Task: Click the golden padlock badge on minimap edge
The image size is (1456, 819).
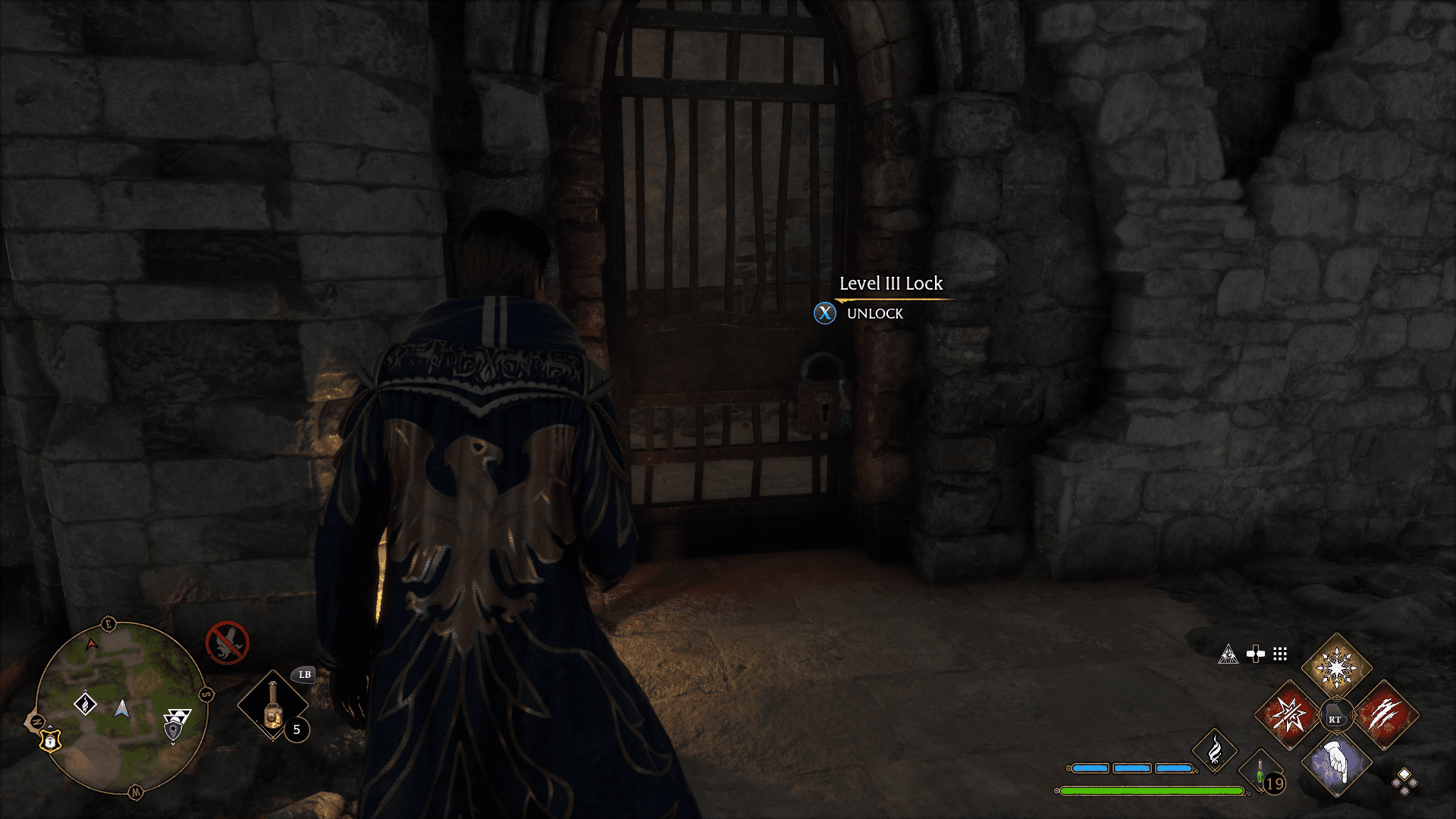Action: [x=50, y=742]
